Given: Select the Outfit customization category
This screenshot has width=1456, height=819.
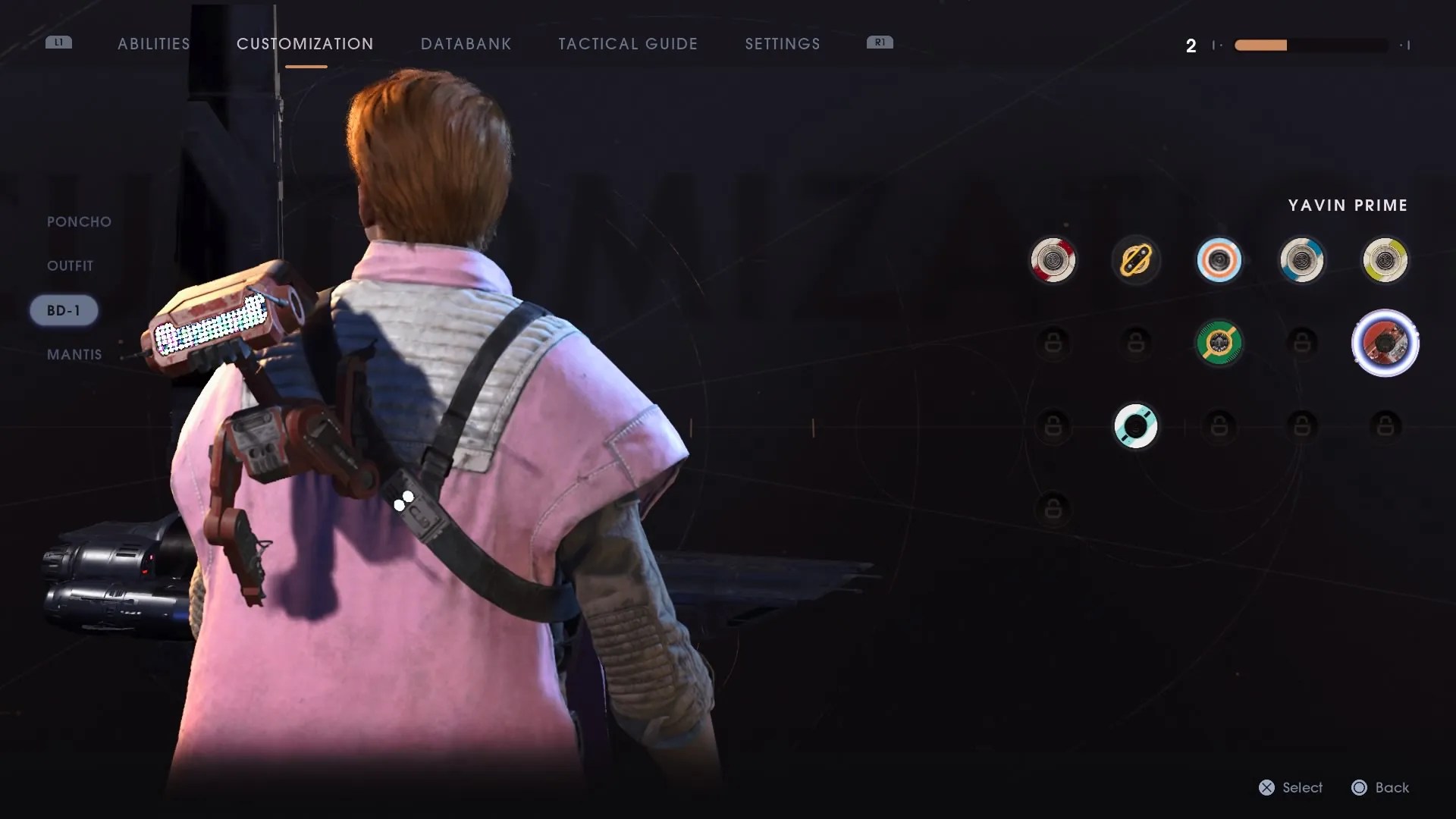Looking at the screenshot, I should [69, 265].
